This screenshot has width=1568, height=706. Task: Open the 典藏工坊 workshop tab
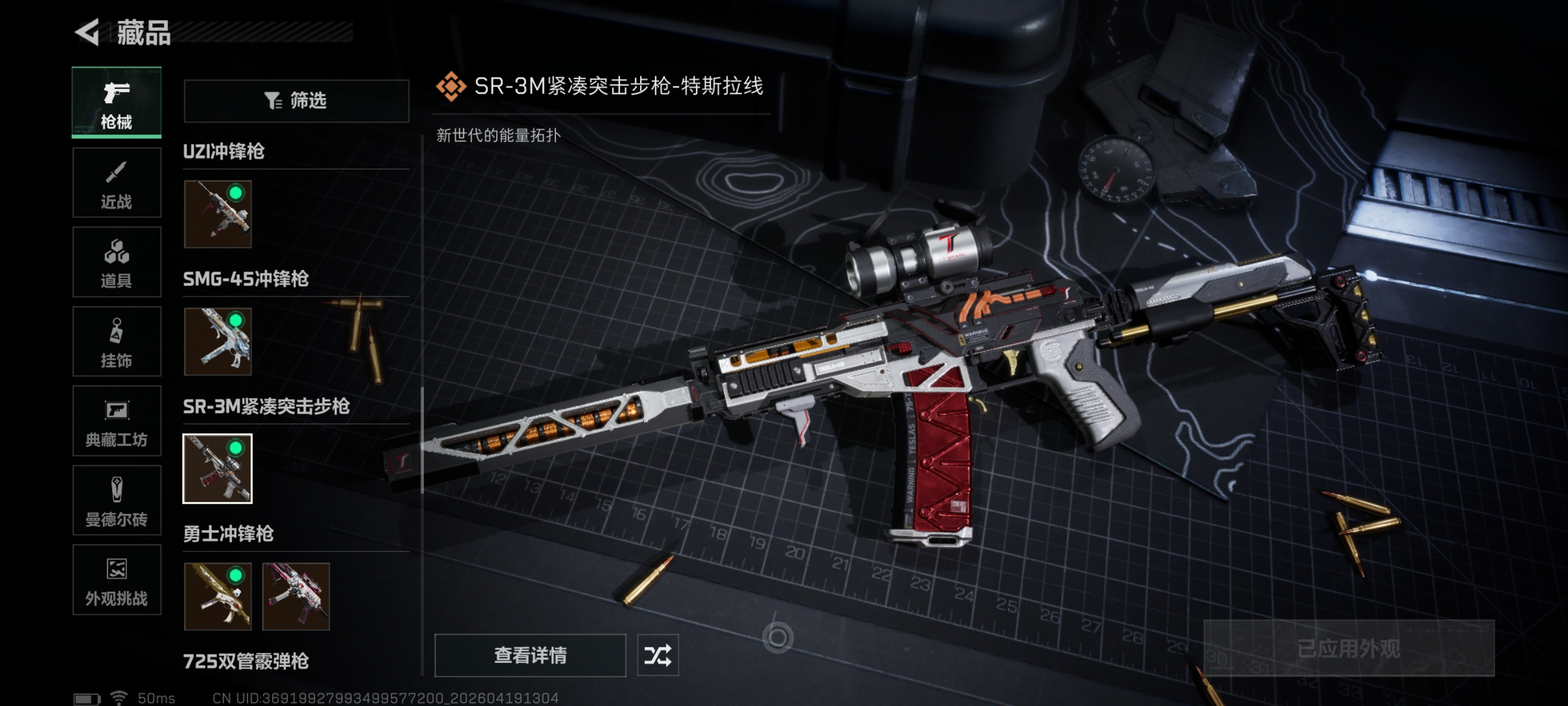click(x=116, y=421)
